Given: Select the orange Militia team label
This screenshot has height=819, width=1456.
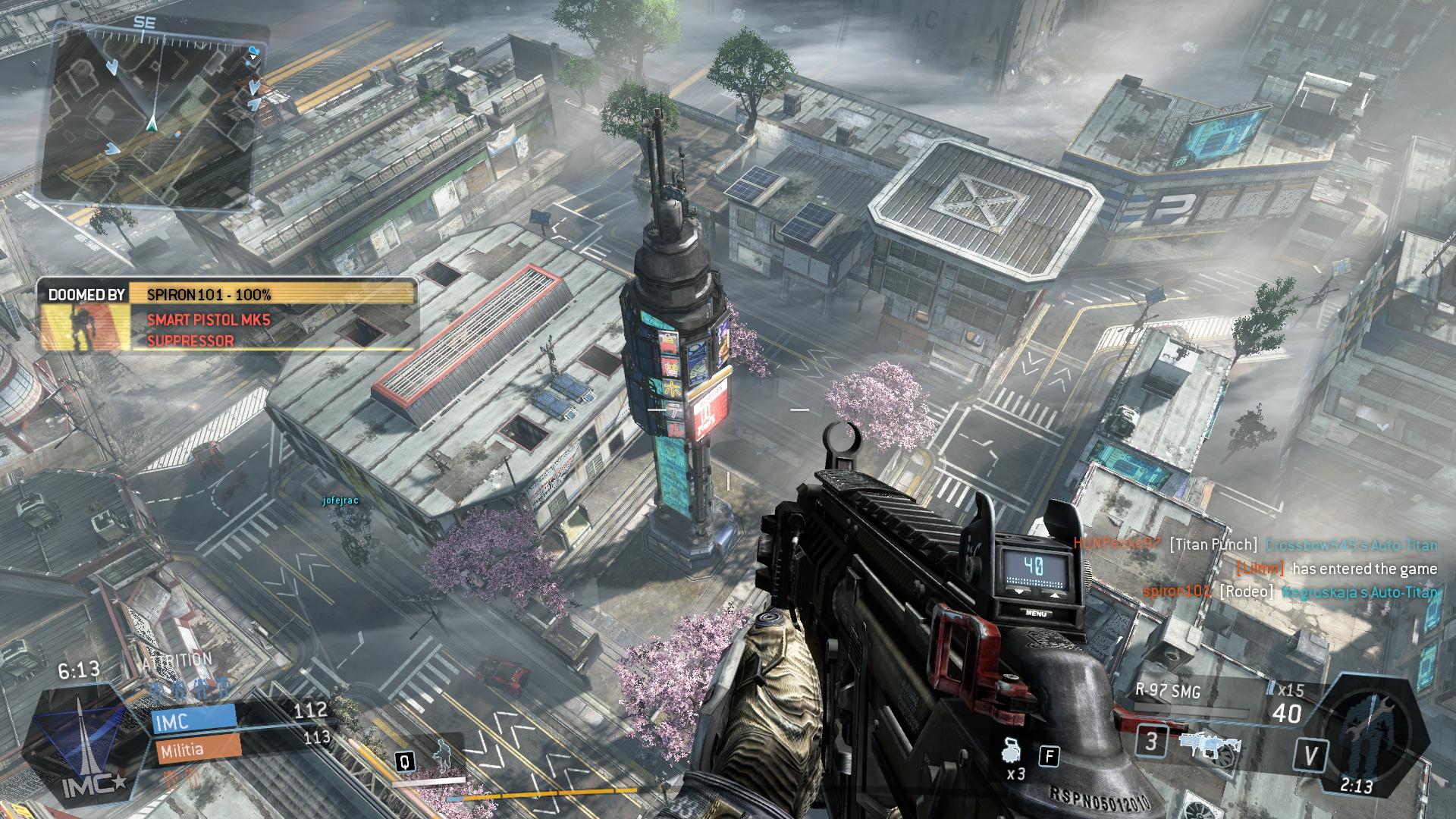Looking at the screenshot, I should tap(197, 748).
